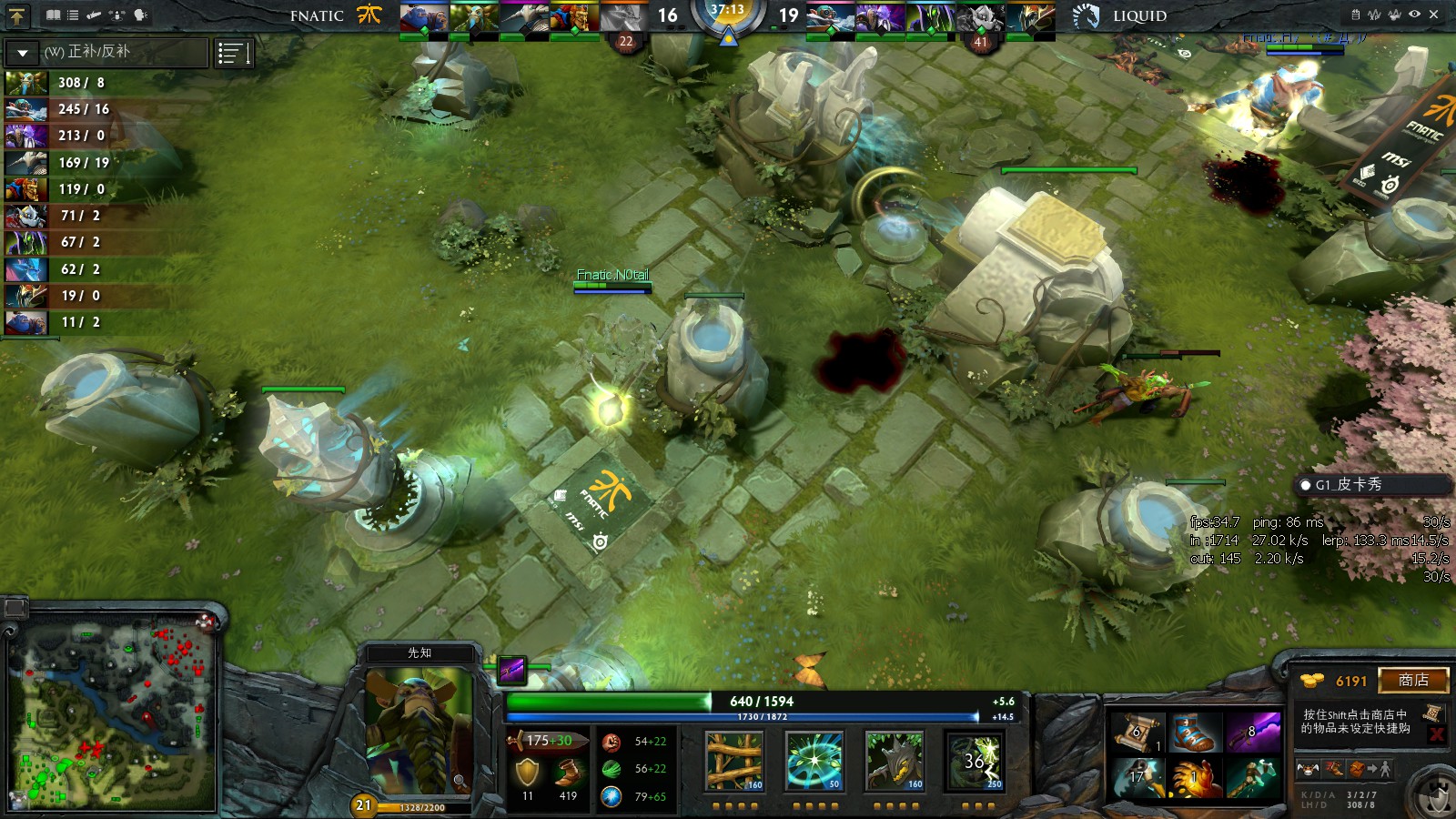The width and height of the screenshot is (1456, 819).
Task: Activate the Sprout ability
Action: [734, 761]
